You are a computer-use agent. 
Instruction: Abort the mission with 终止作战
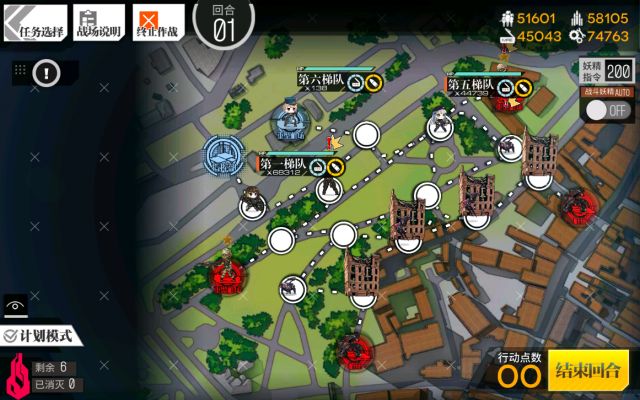tap(158, 21)
